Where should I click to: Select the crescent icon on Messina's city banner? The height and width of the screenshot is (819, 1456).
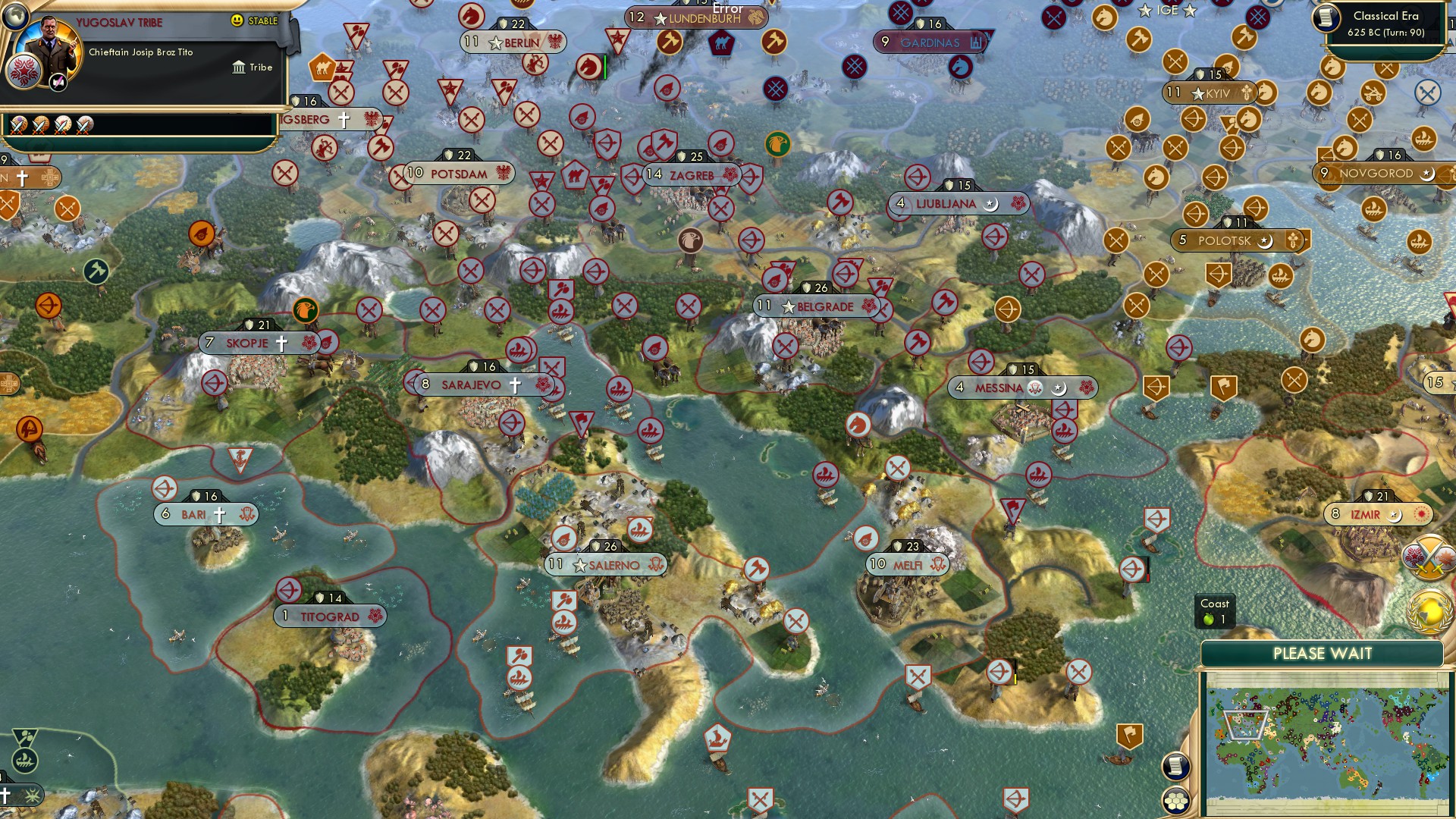tap(1059, 388)
